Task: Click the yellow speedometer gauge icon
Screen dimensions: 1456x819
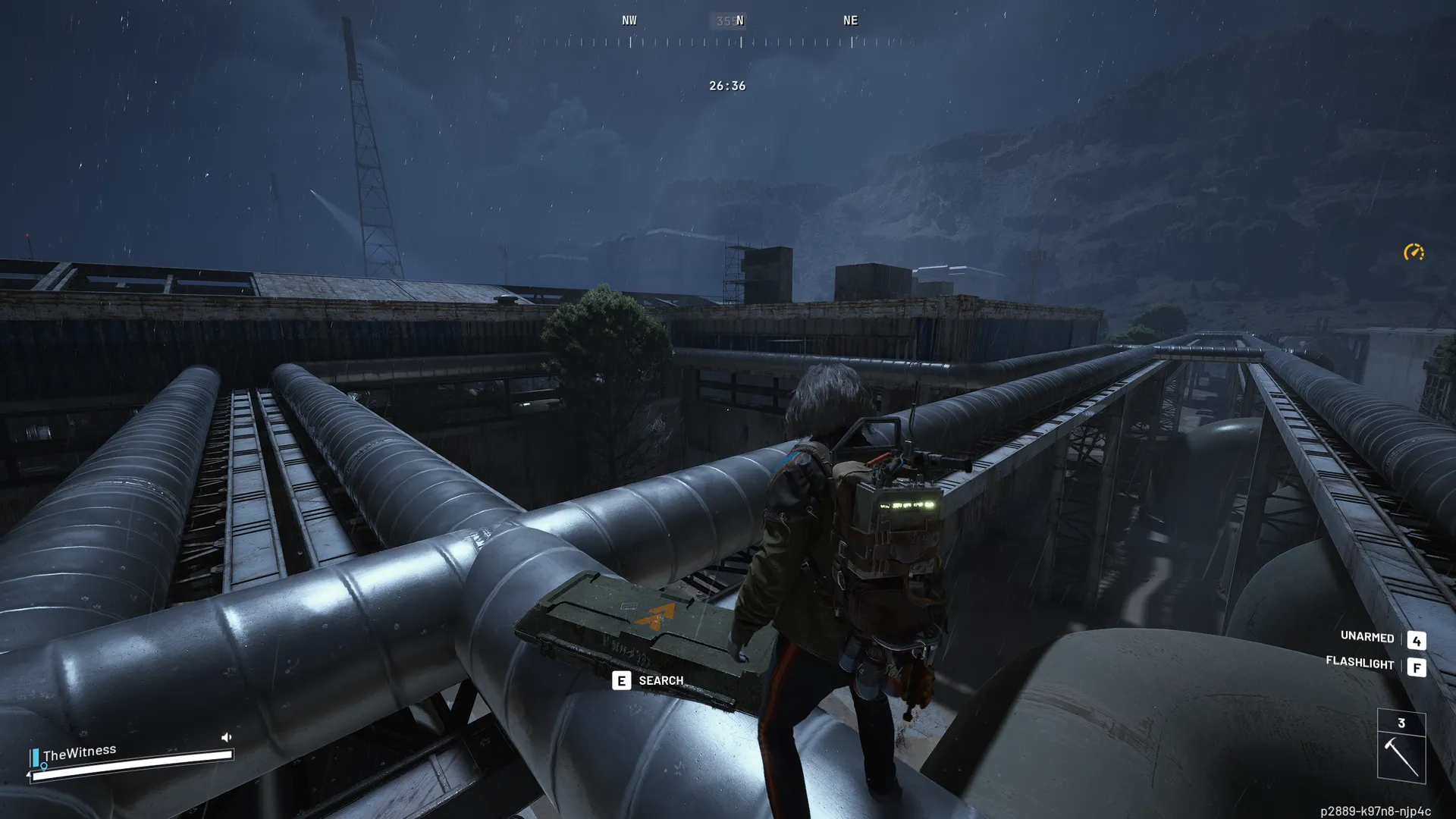Action: tap(1414, 252)
